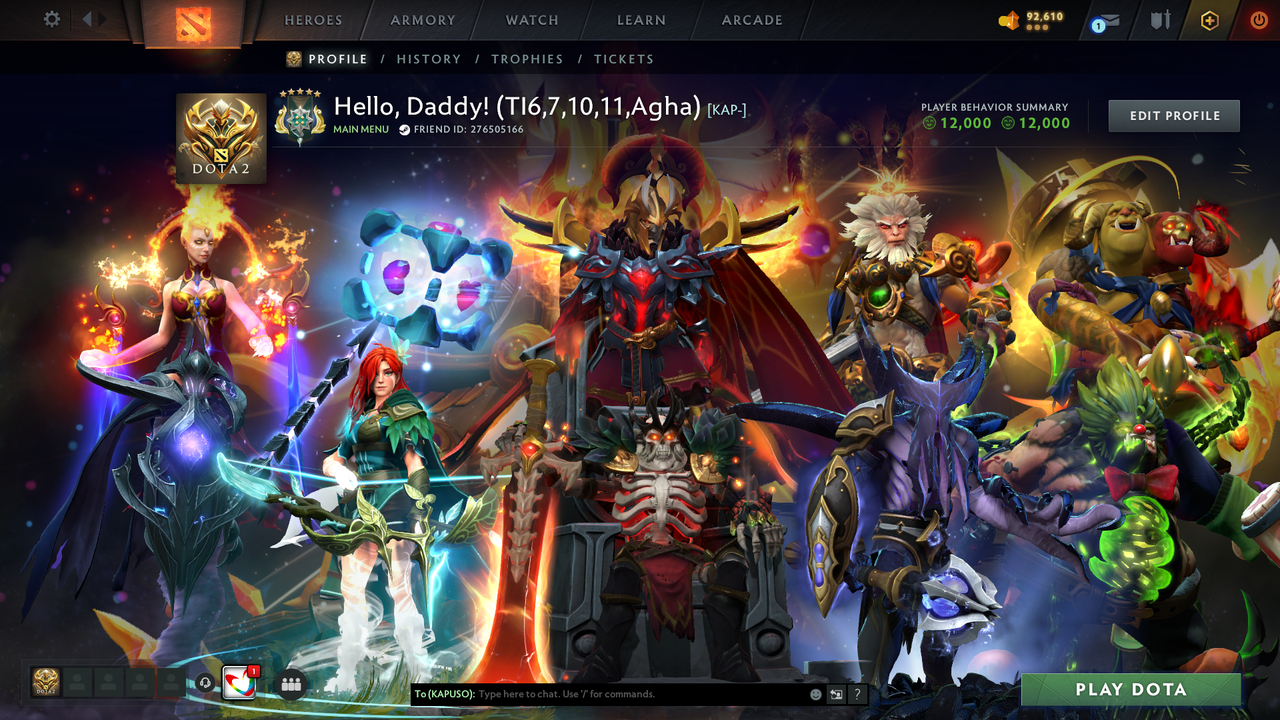This screenshot has height=720, width=1280.
Task: Click the chat text input field
Action: pos(600,693)
